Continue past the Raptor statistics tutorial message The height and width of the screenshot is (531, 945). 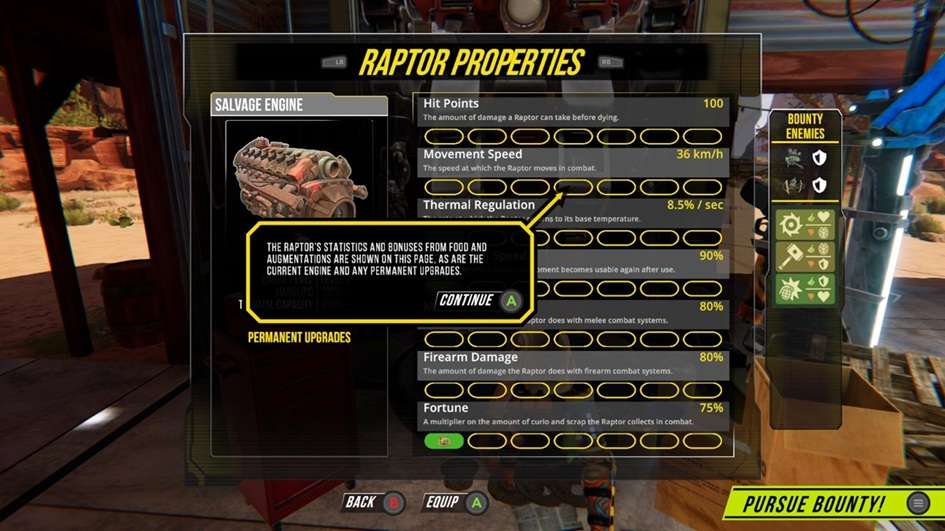[480, 300]
